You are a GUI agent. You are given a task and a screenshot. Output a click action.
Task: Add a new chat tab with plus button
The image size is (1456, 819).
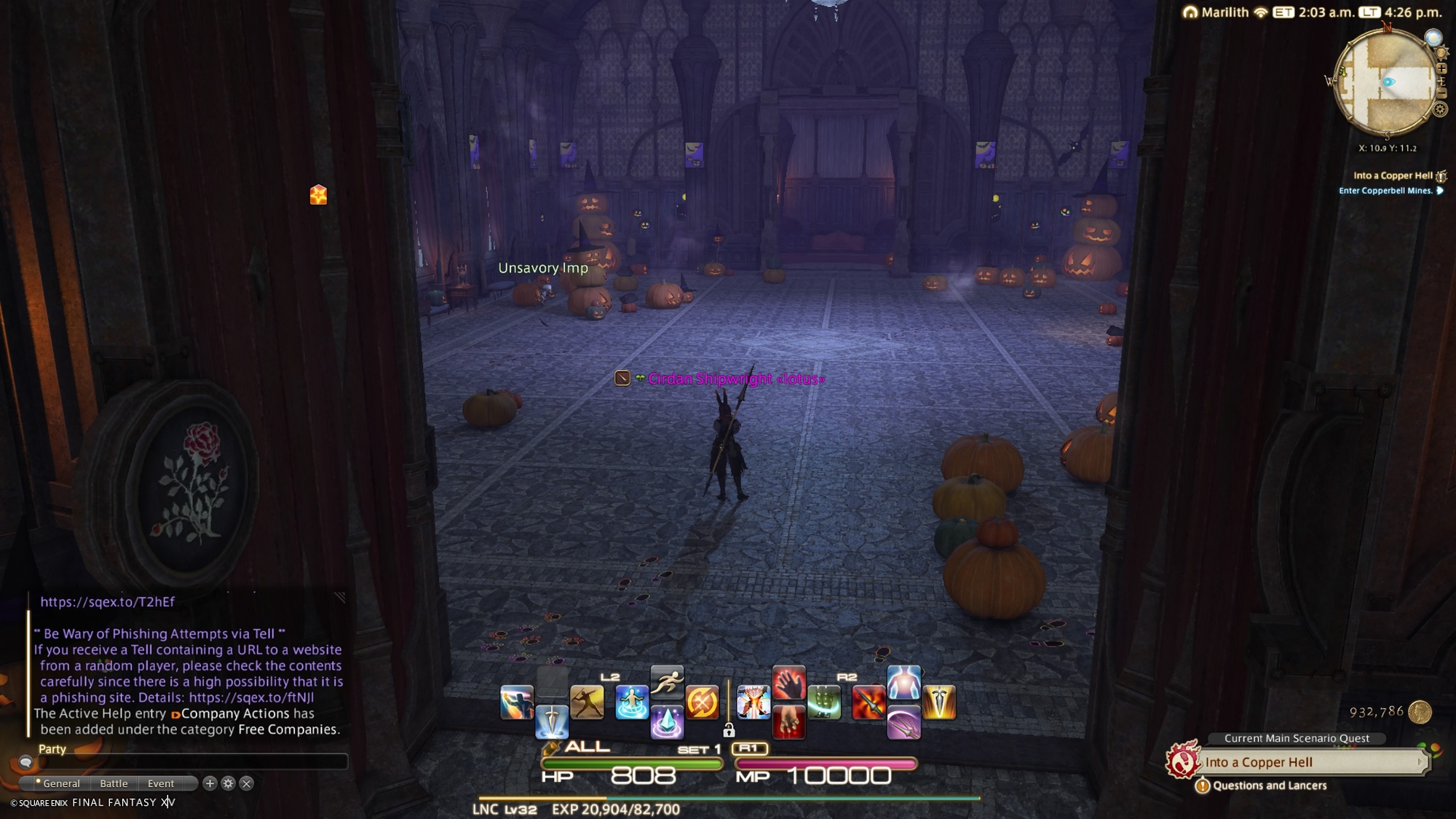pyautogui.click(x=210, y=783)
